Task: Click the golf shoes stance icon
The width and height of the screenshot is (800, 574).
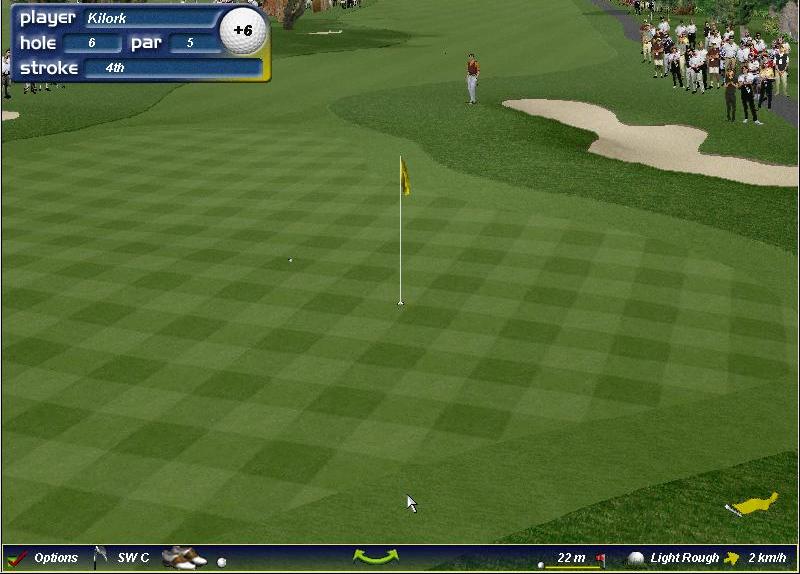Action: pyautogui.click(x=184, y=557)
